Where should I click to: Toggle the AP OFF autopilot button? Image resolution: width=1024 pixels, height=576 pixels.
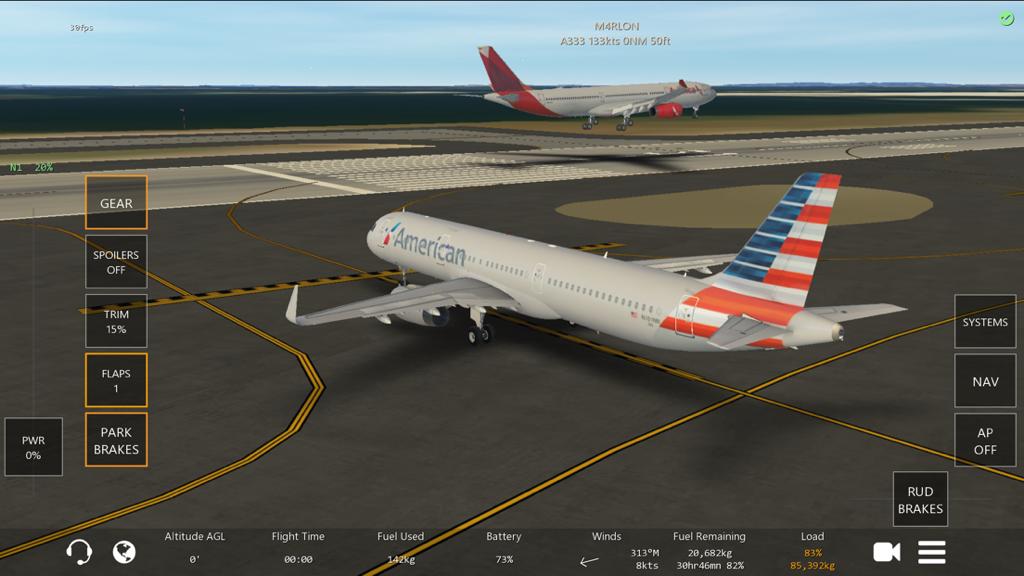pyautogui.click(x=985, y=441)
